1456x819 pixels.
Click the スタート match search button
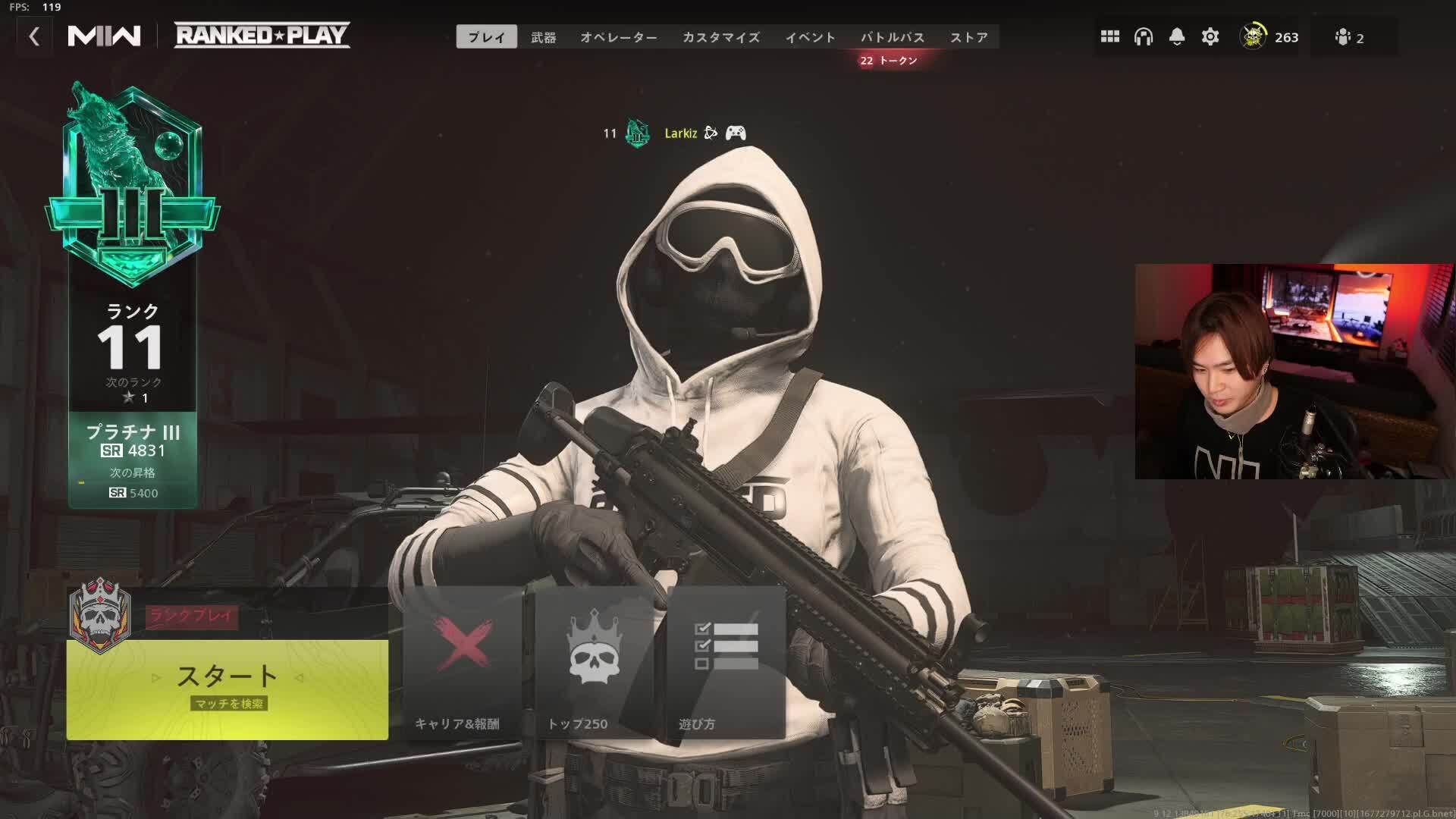click(226, 679)
